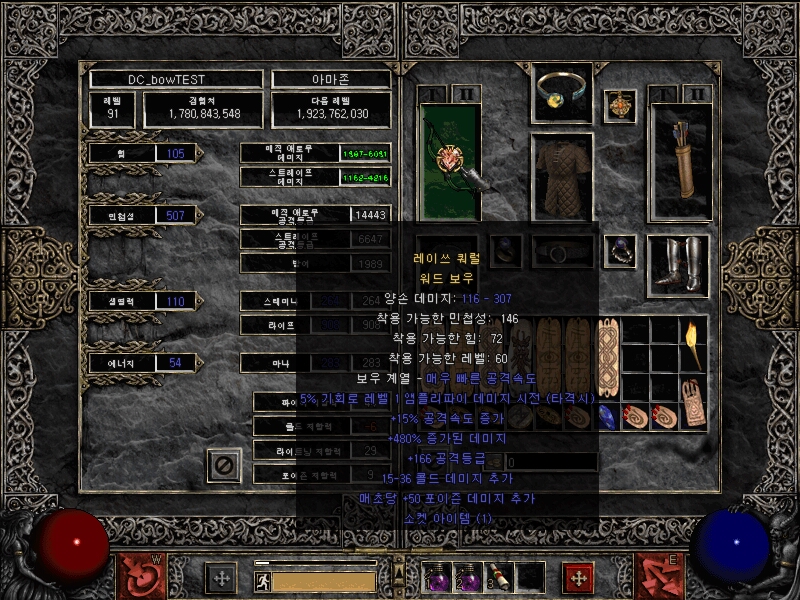Close the character stats panel
This screenshot has height=600, width=800.
point(224,464)
